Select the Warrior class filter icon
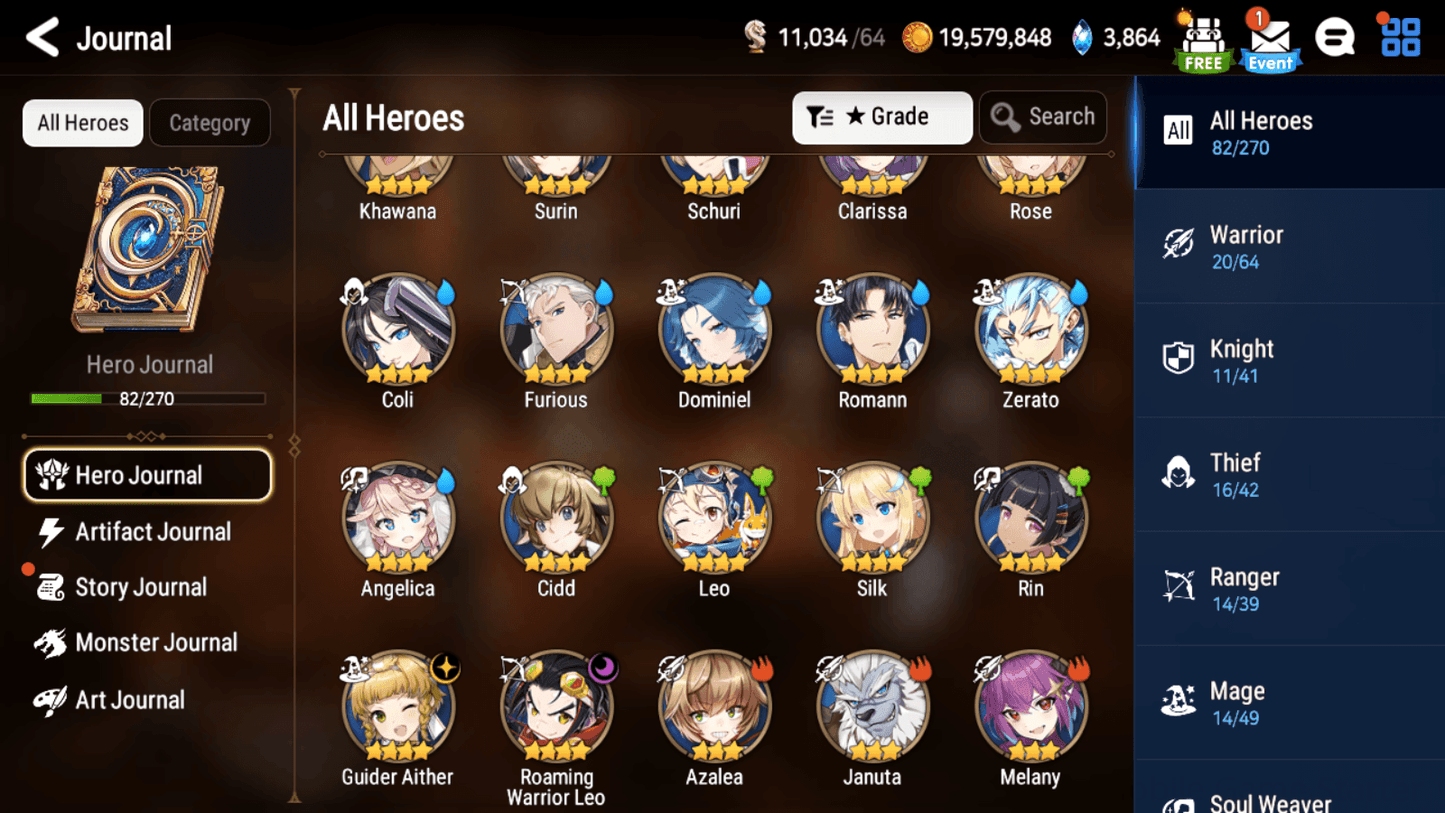 click(1180, 245)
